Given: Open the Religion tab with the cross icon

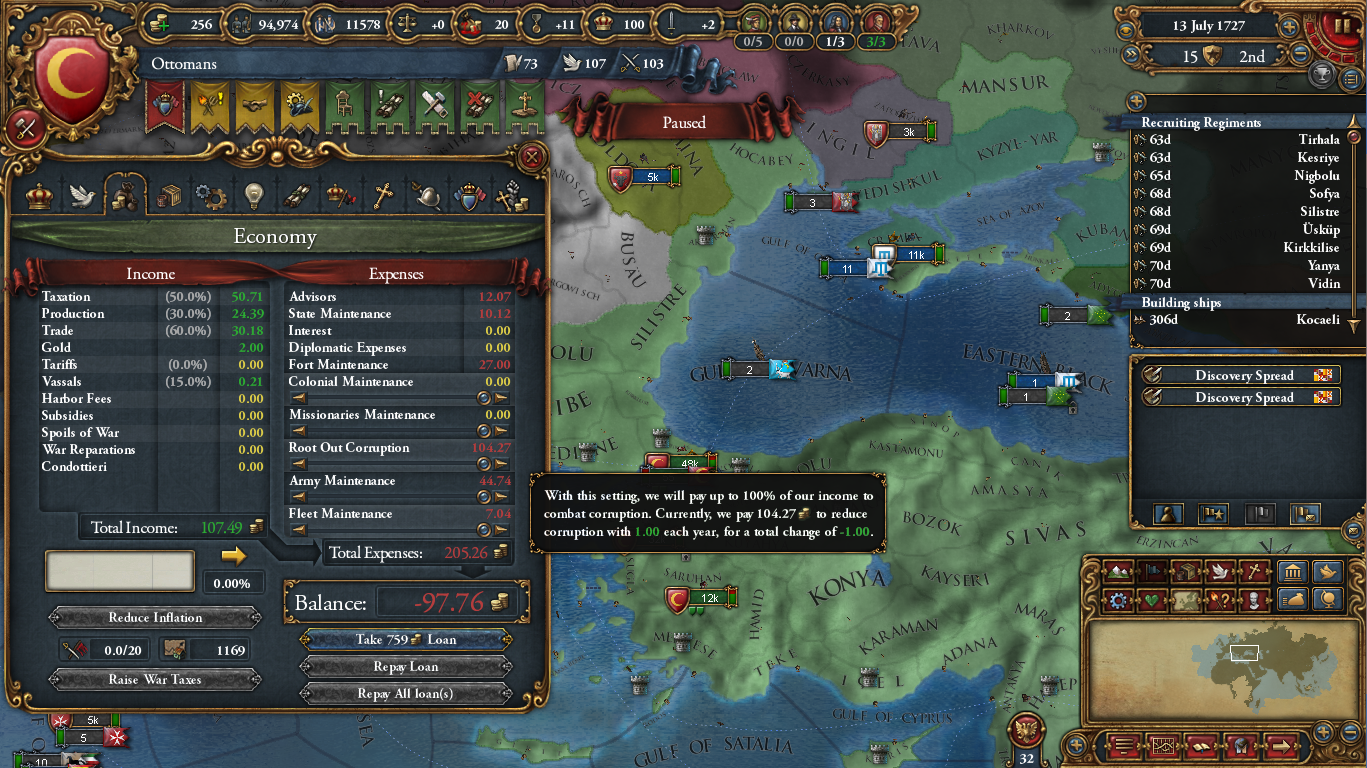Looking at the screenshot, I should click(x=384, y=196).
